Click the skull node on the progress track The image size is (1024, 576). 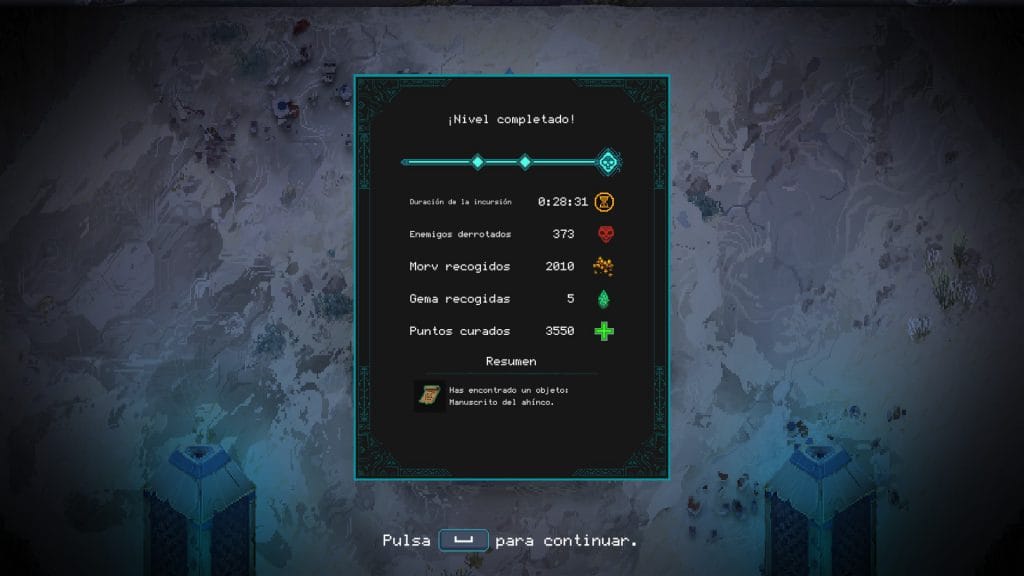click(x=607, y=161)
